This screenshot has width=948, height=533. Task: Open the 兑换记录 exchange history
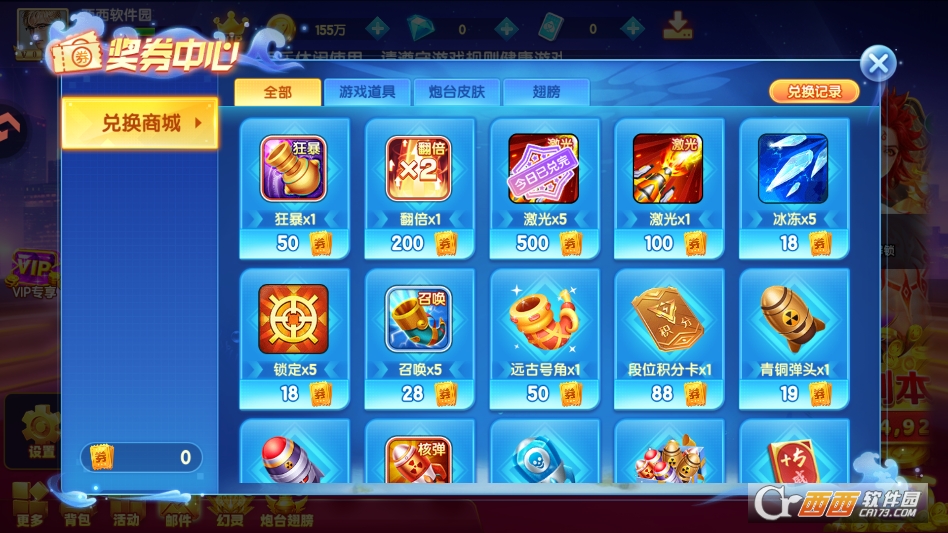coord(813,91)
